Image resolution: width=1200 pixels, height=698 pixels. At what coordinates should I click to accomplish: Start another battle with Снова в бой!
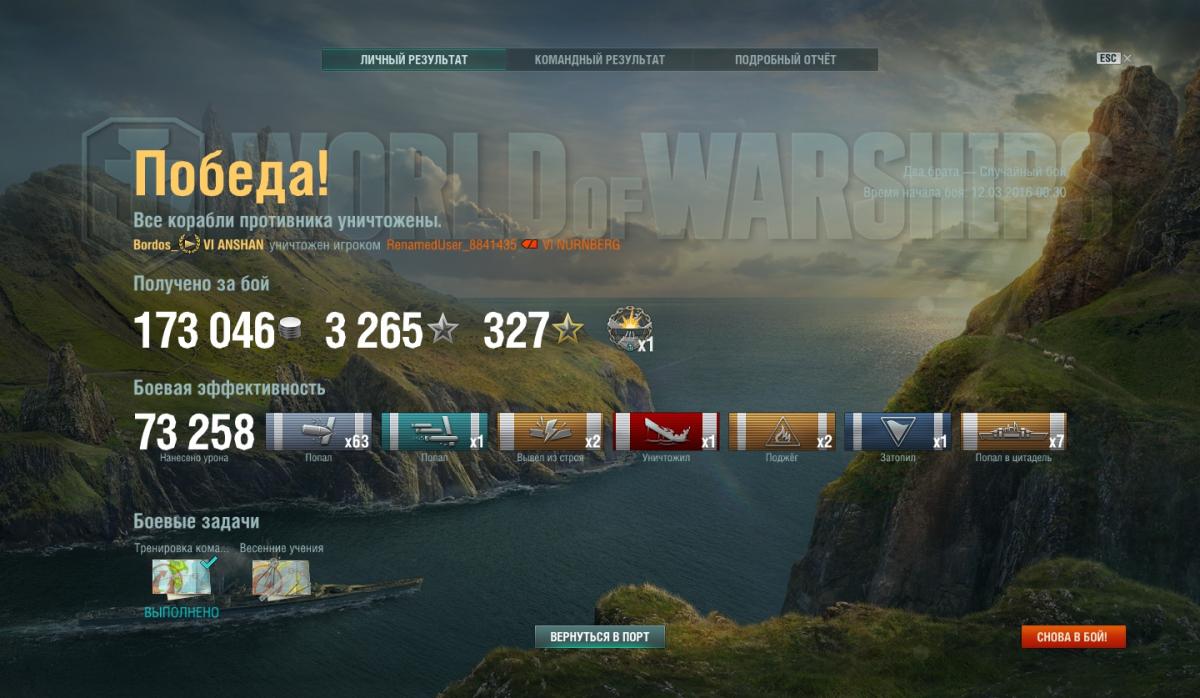pyautogui.click(x=1073, y=637)
